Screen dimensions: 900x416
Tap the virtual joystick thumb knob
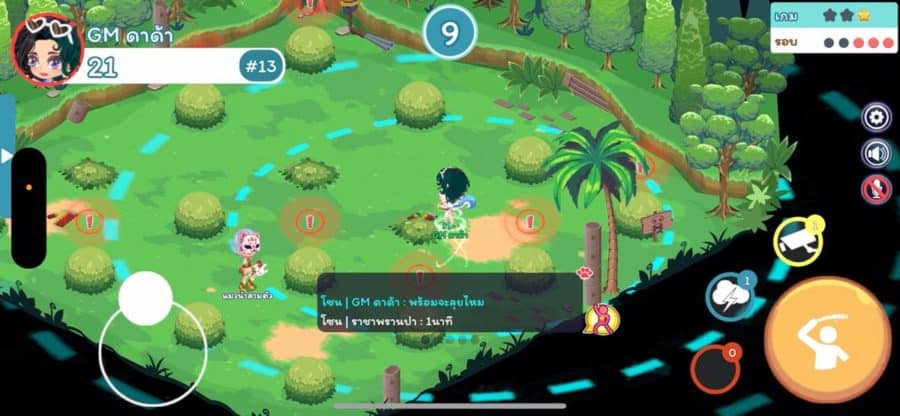[146, 297]
